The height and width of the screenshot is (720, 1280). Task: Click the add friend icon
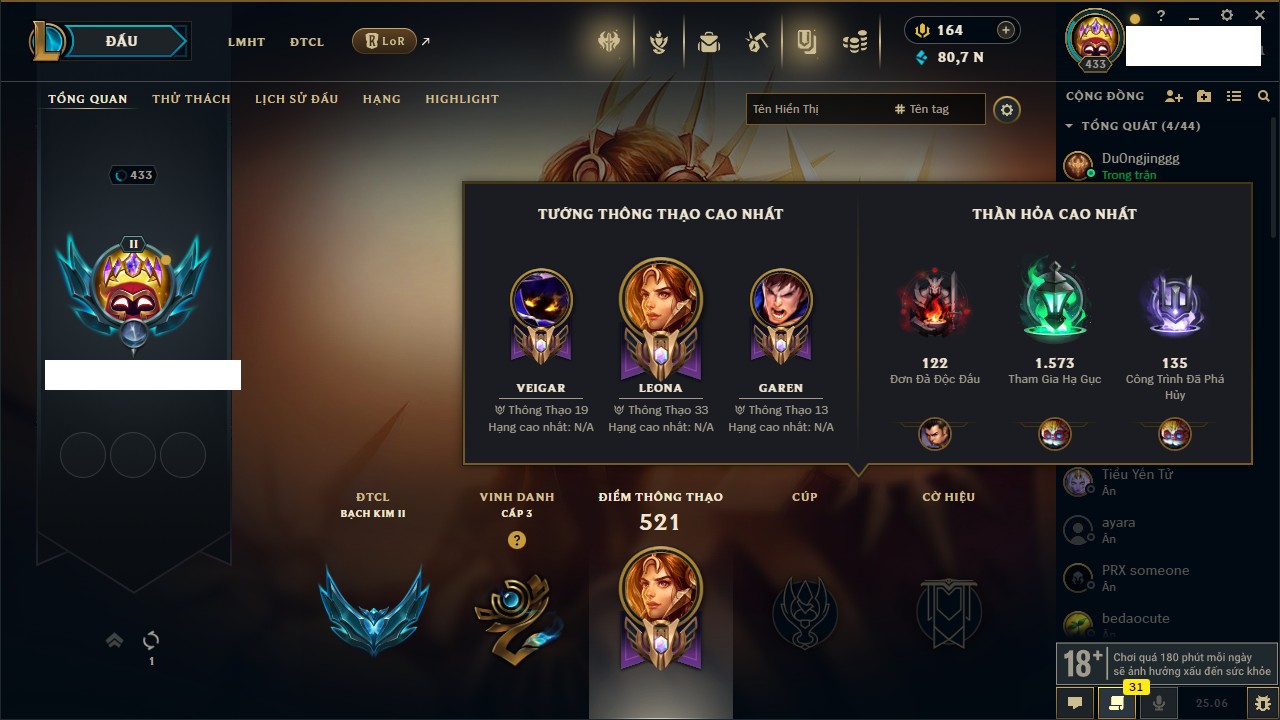(x=1174, y=96)
